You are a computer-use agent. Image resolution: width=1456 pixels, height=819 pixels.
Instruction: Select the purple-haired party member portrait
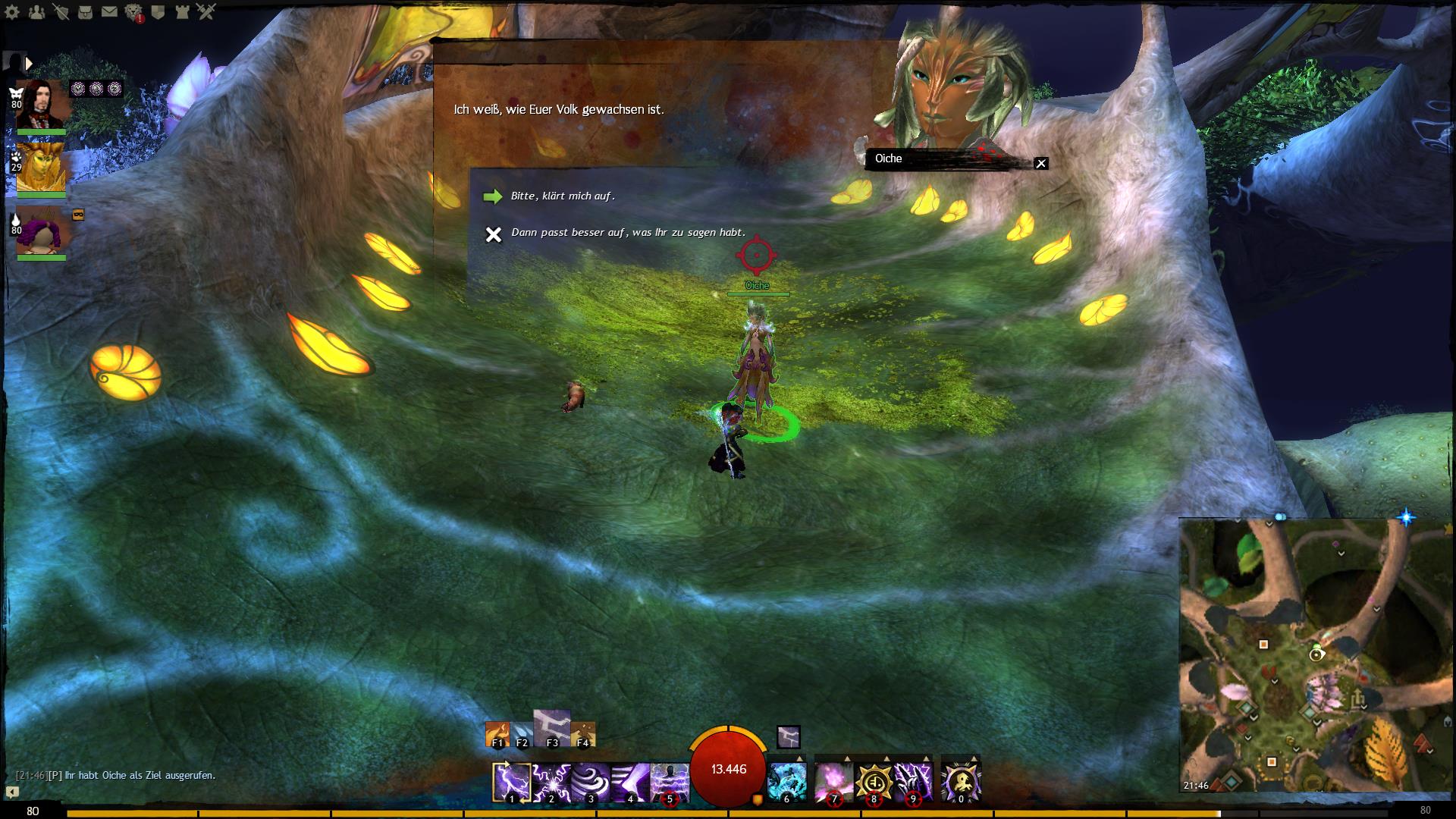point(42,230)
